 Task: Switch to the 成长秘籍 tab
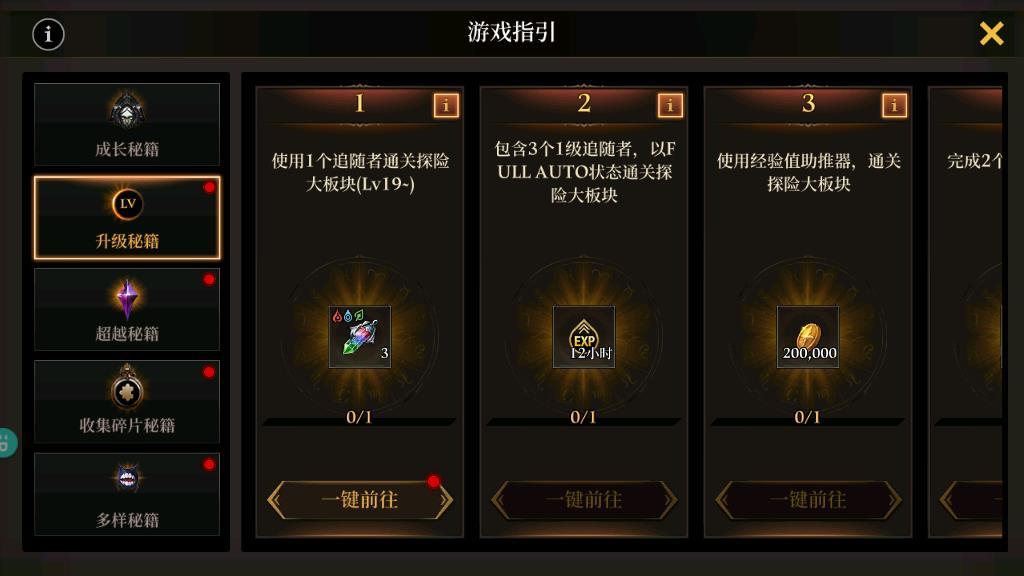point(127,124)
